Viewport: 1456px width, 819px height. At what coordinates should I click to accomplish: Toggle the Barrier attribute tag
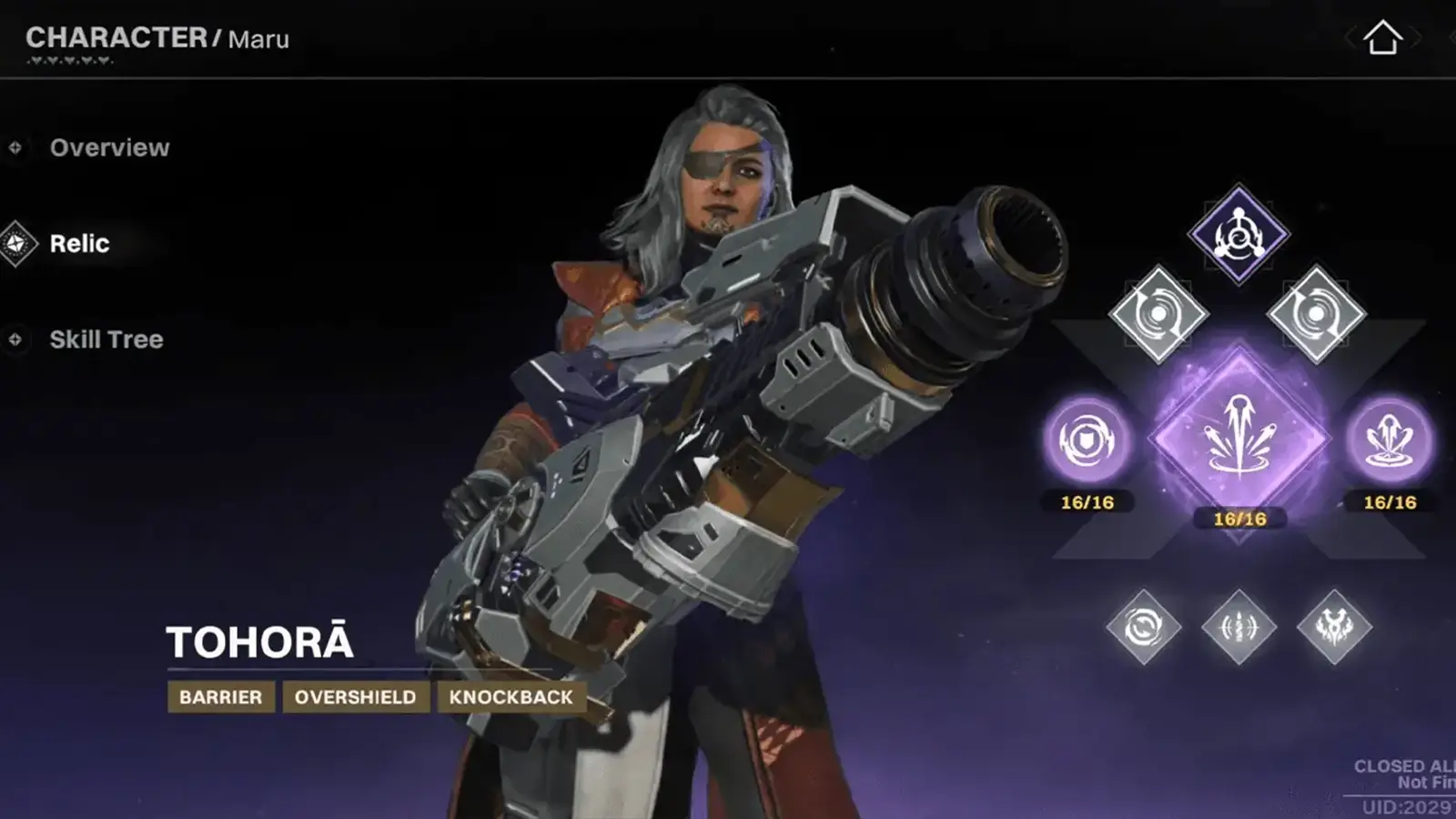(x=219, y=698)
